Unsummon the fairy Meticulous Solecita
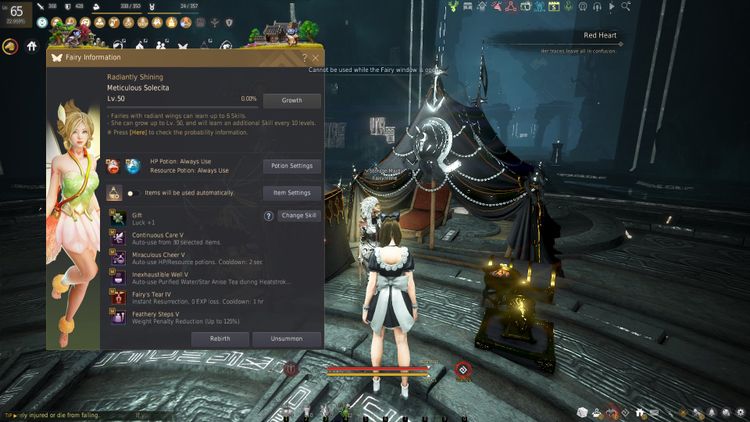 point(286,339)
